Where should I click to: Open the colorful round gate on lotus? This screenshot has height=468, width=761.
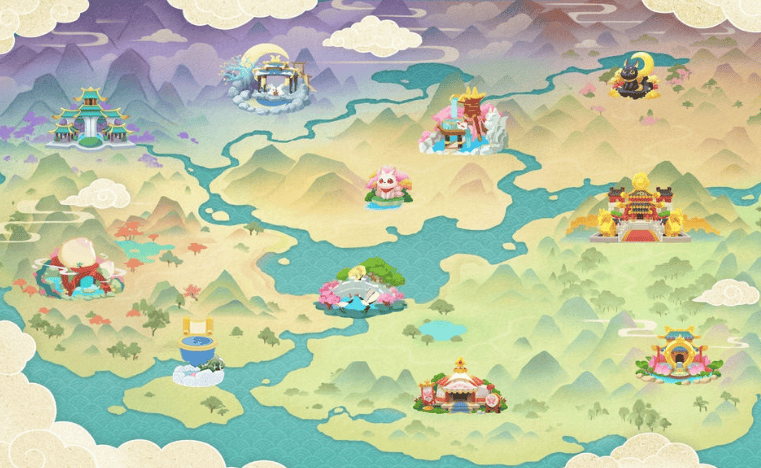point(676,355)
